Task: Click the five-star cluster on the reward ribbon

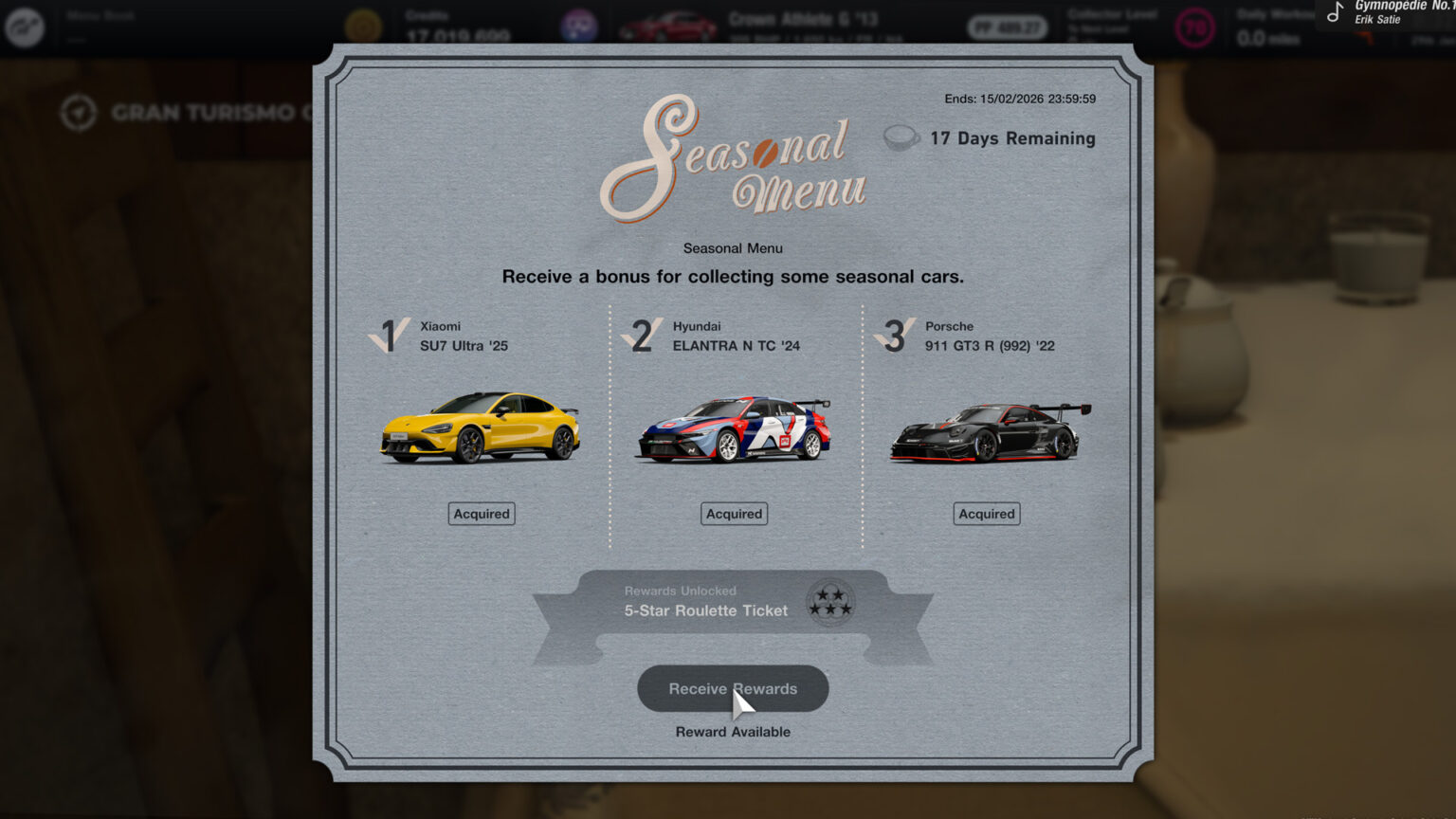Action: [828, 603]
